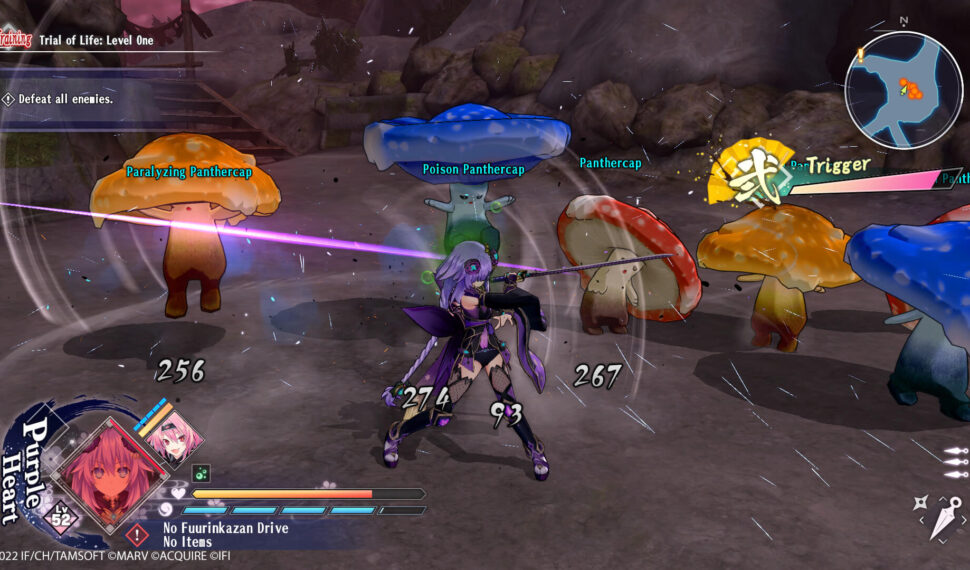970x570 pixels.
Task: Click the green bubbles status effect icon
Action: coord(200,473)
